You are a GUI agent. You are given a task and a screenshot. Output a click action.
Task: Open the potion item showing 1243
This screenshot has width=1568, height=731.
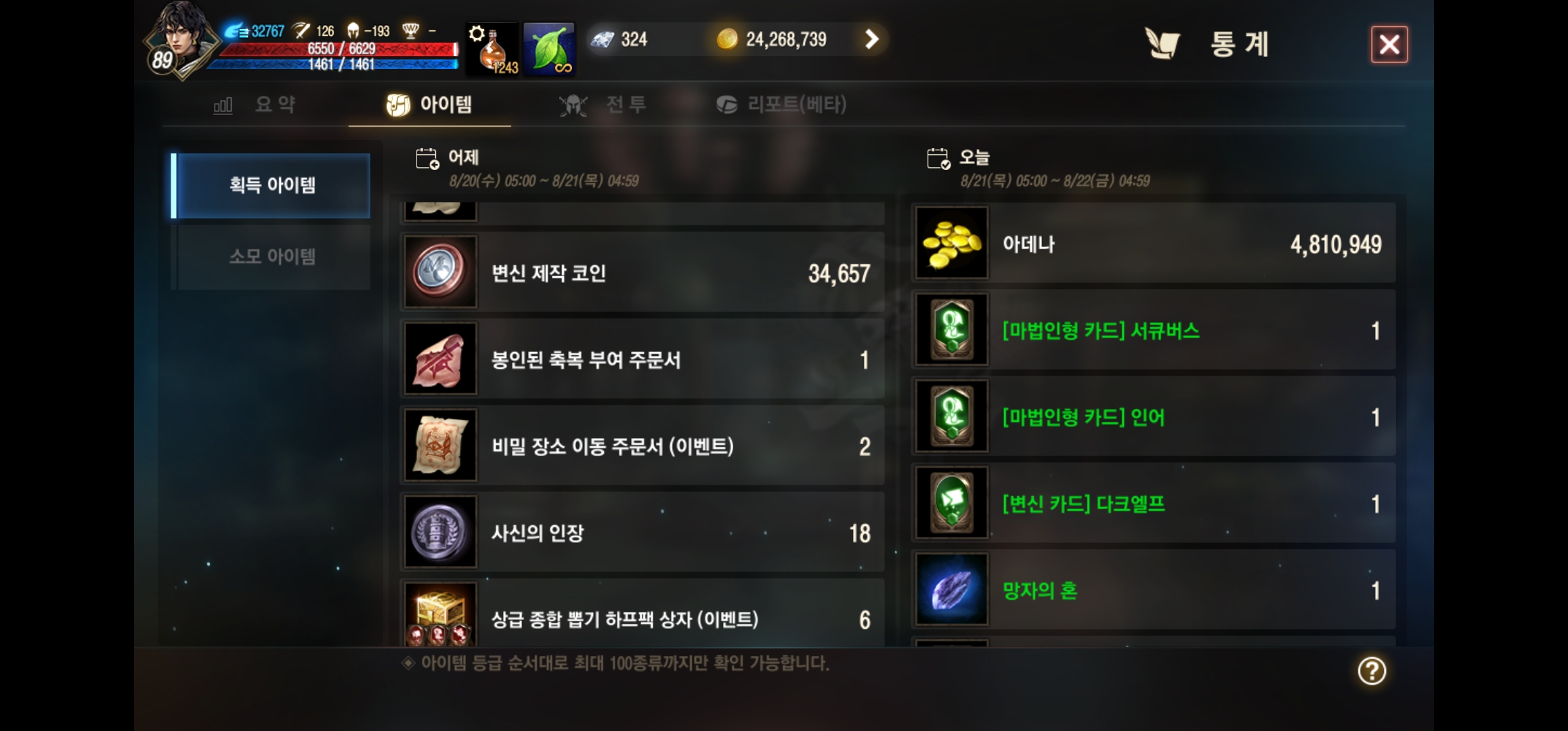click(x=492, y=49)
